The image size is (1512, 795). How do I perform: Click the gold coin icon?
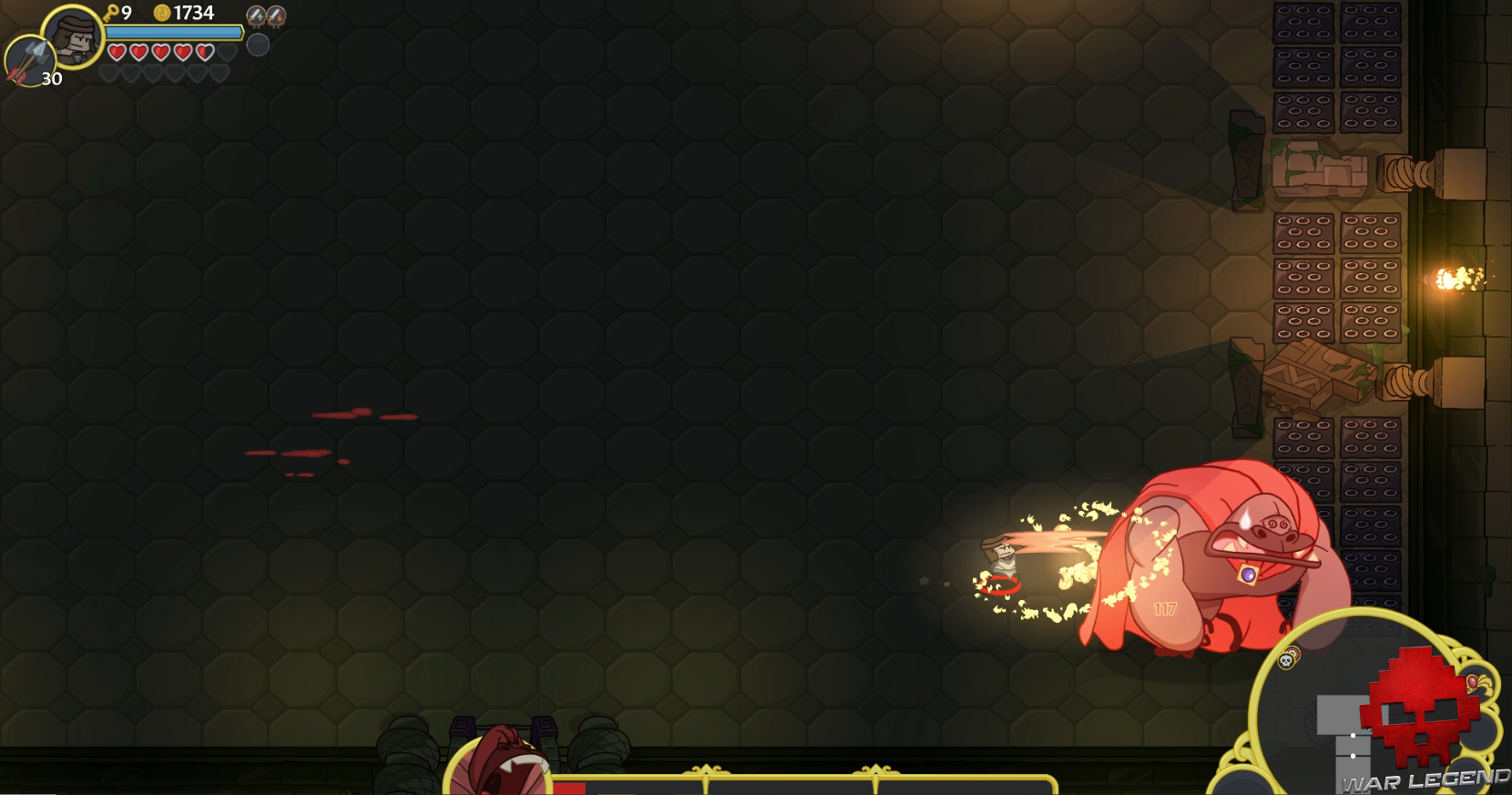tap(163, 12)
